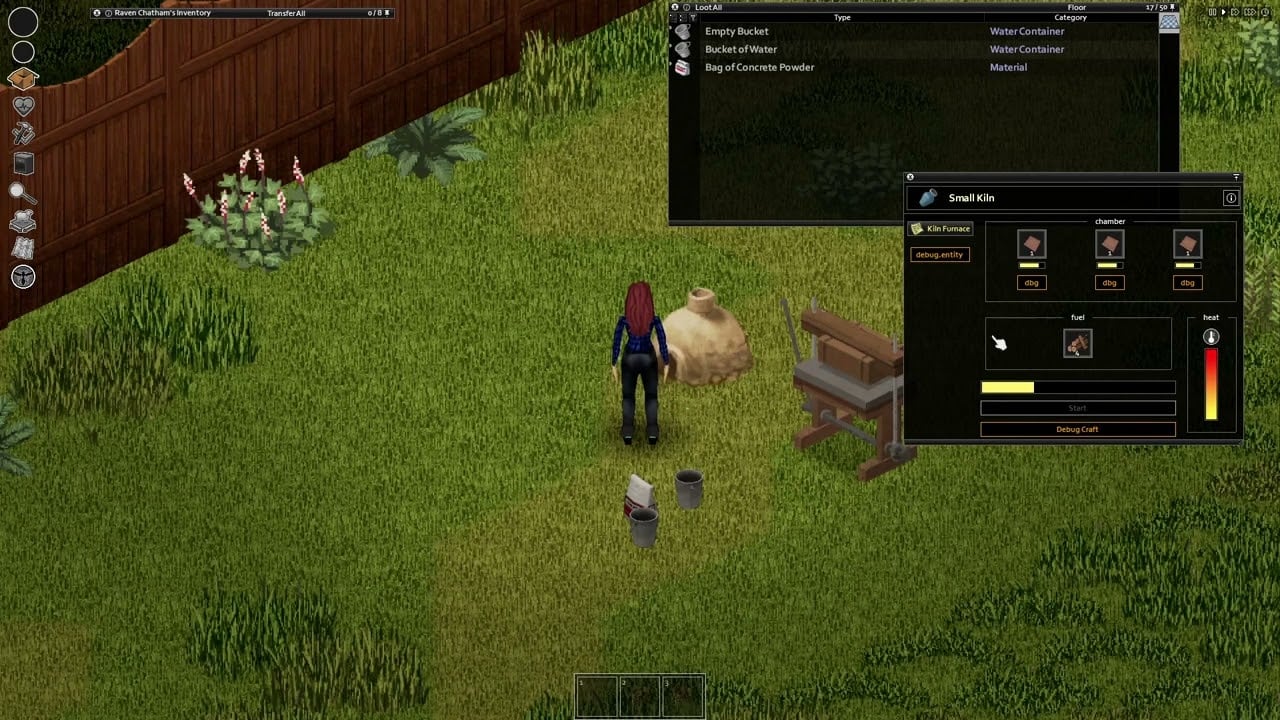The width and height of the screenshot is (1280, 720).
Task: Click the info icon on Small Kiln window
Action: tap(1231, 198)
